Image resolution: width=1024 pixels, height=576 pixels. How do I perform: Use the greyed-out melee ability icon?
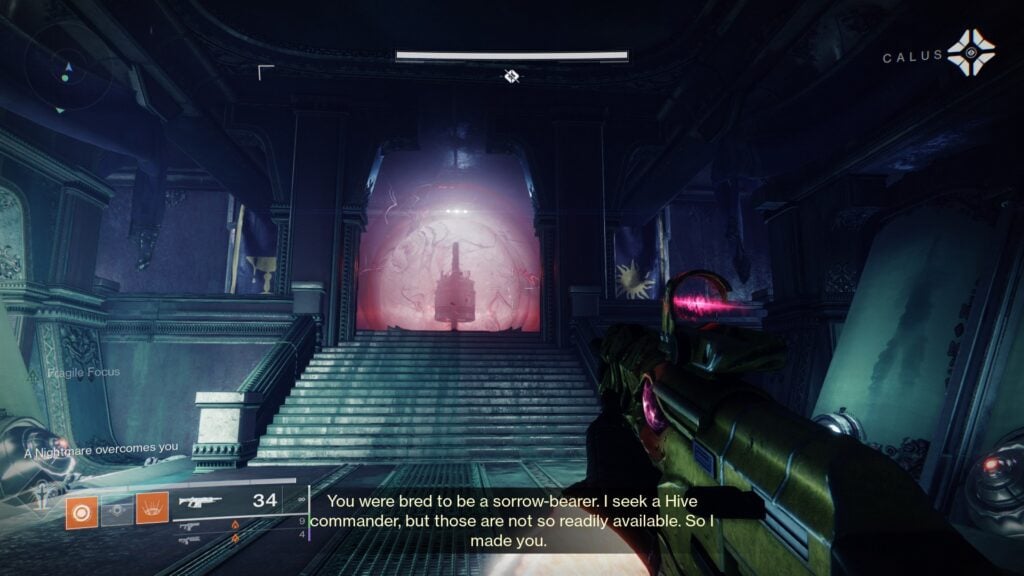point(116,512)
